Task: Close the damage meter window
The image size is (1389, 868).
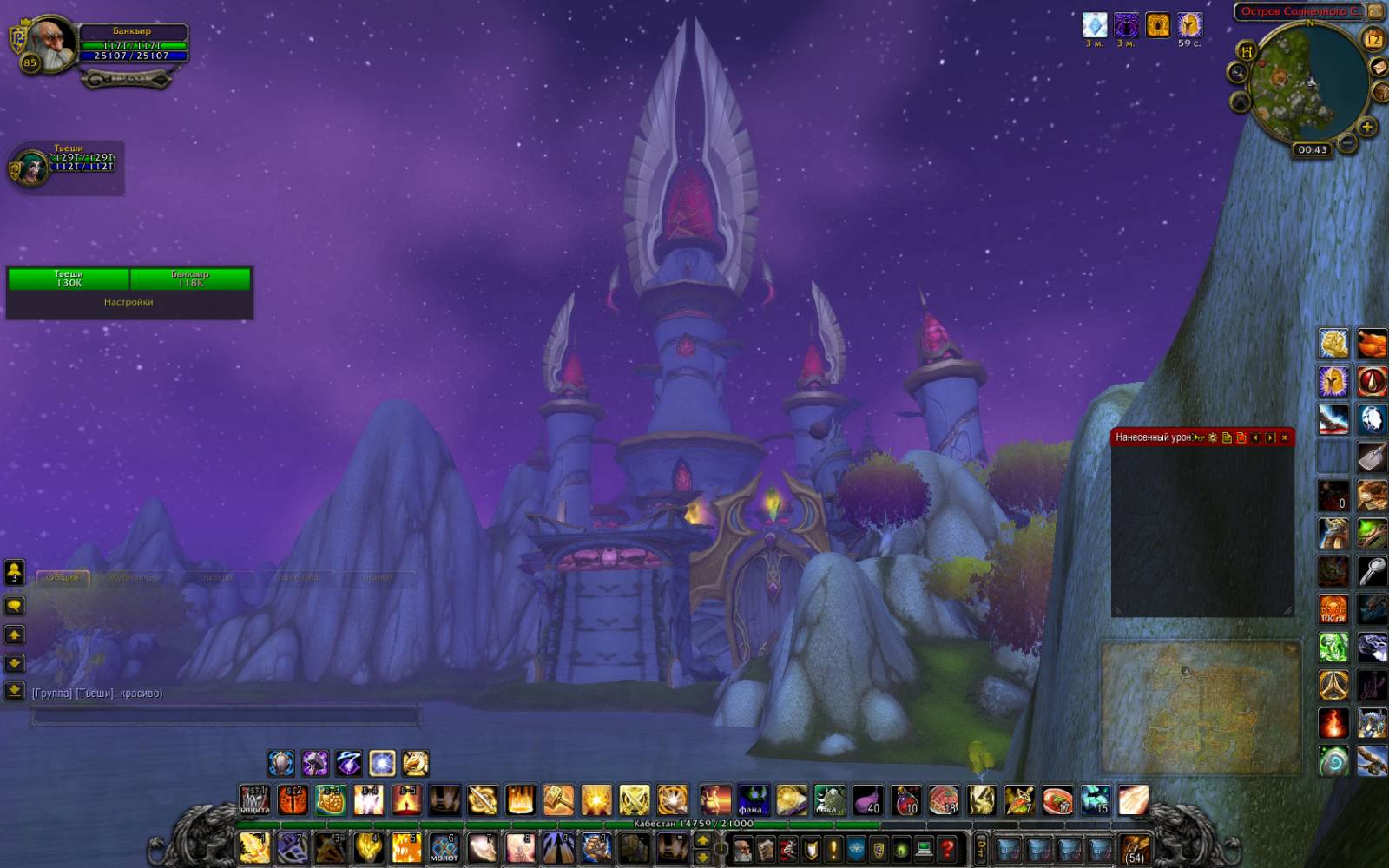Action: pyautogui.click(x=1285, y=437)
